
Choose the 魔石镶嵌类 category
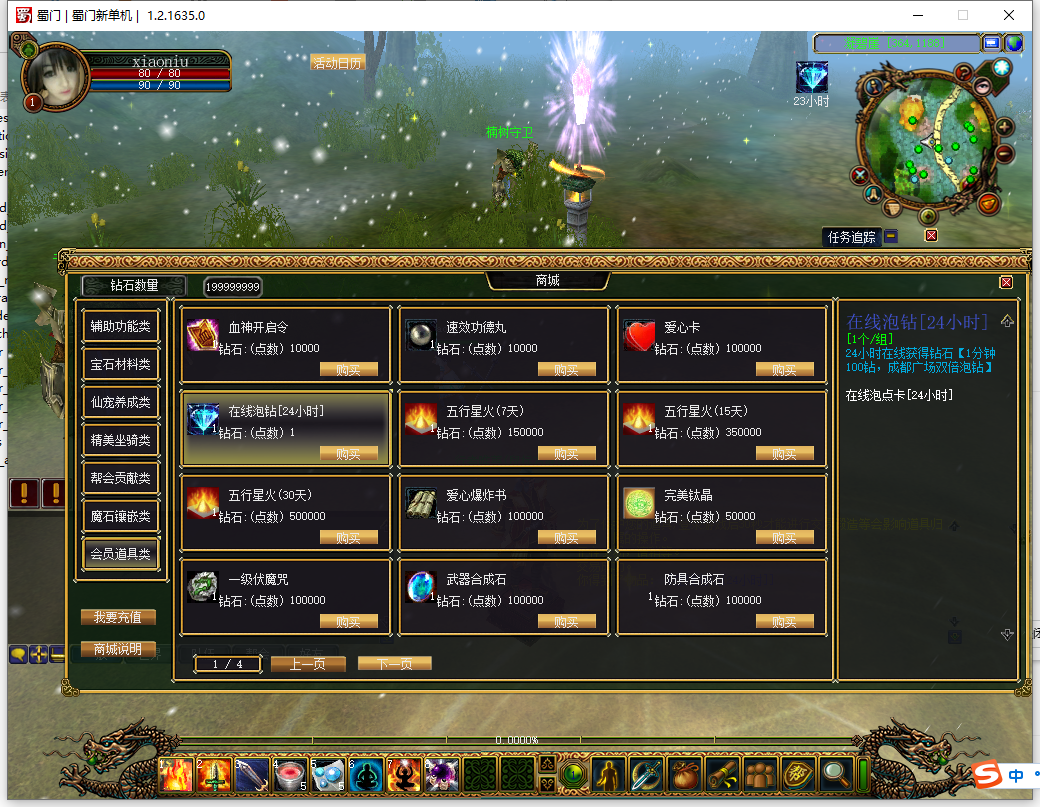pyautogui.click(x=120, y=516)
